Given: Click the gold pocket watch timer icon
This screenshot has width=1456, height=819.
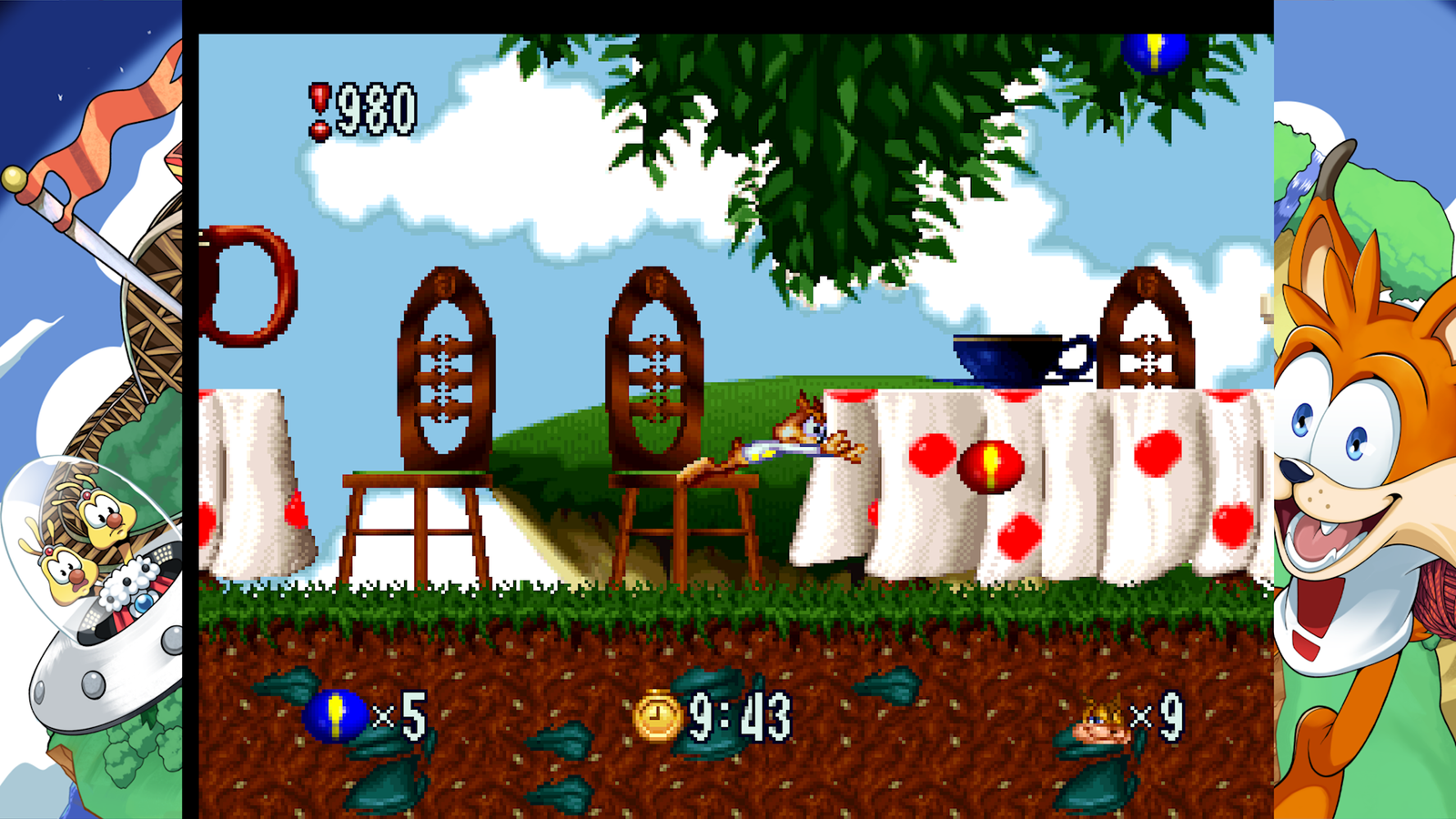Looking at the screenshot, I should pos(660,720).
